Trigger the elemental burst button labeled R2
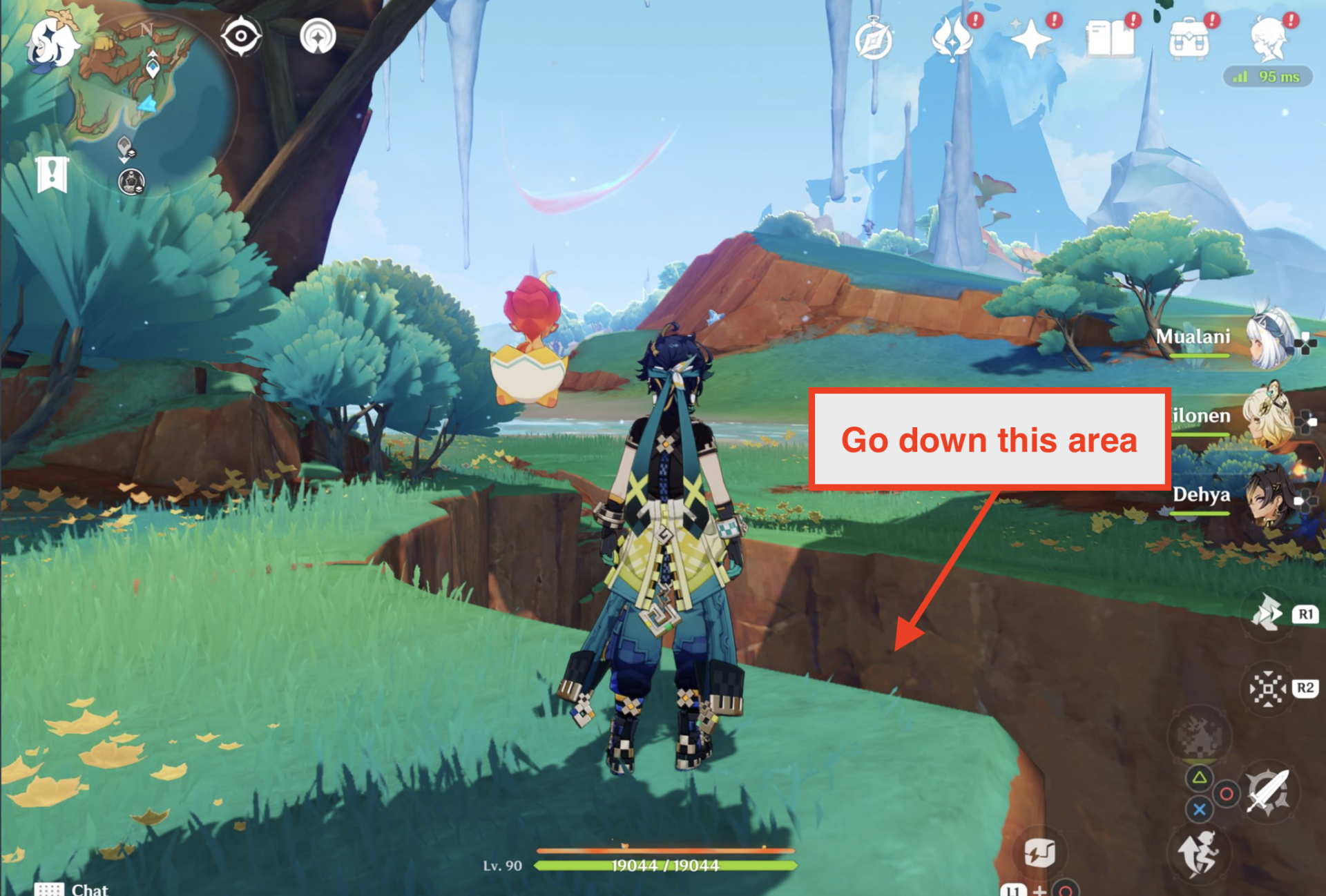Viewport: 1326px width, 896px height. (x=1268, y=688)
